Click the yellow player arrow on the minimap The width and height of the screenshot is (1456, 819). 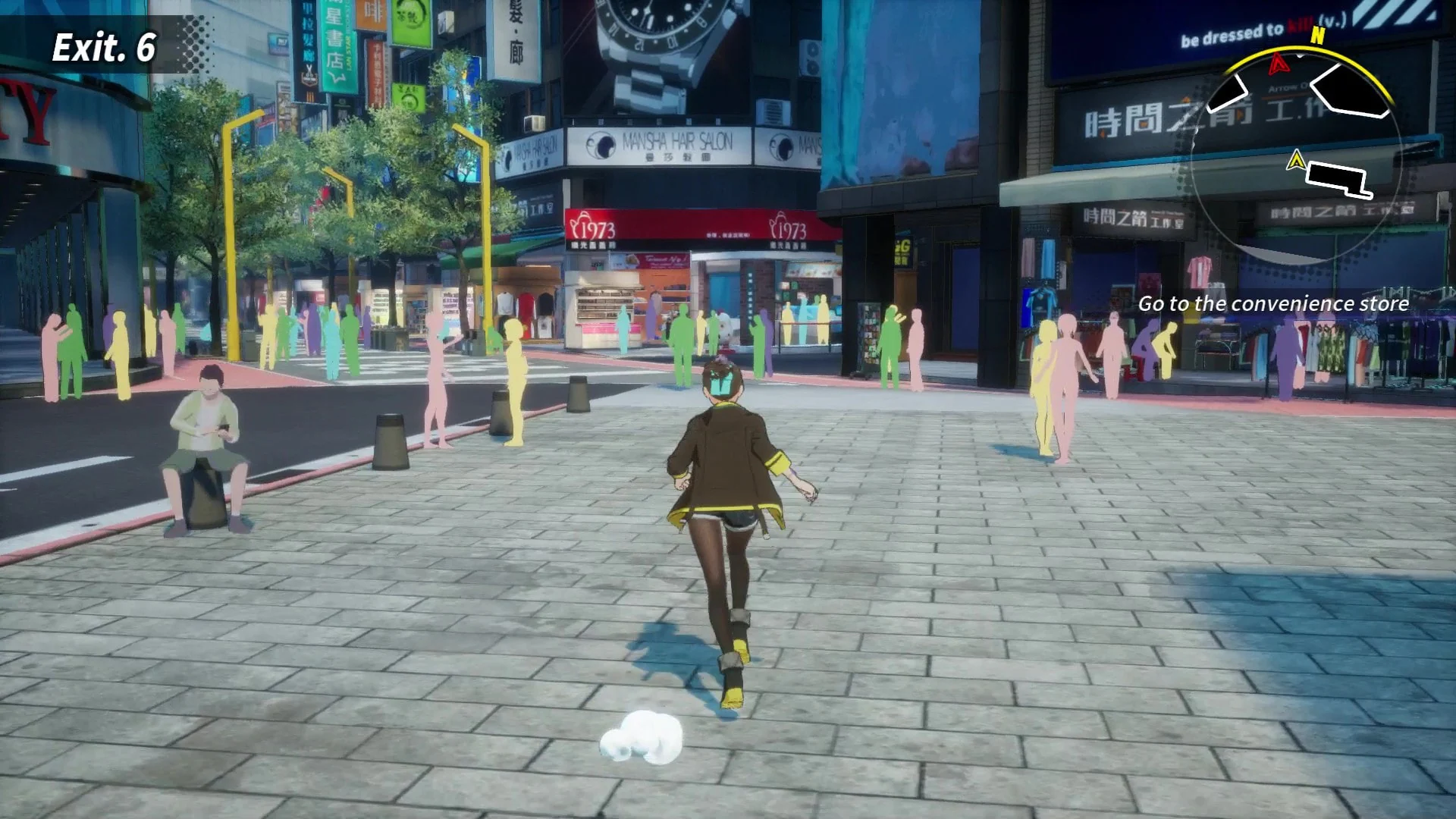[1297, 159]
